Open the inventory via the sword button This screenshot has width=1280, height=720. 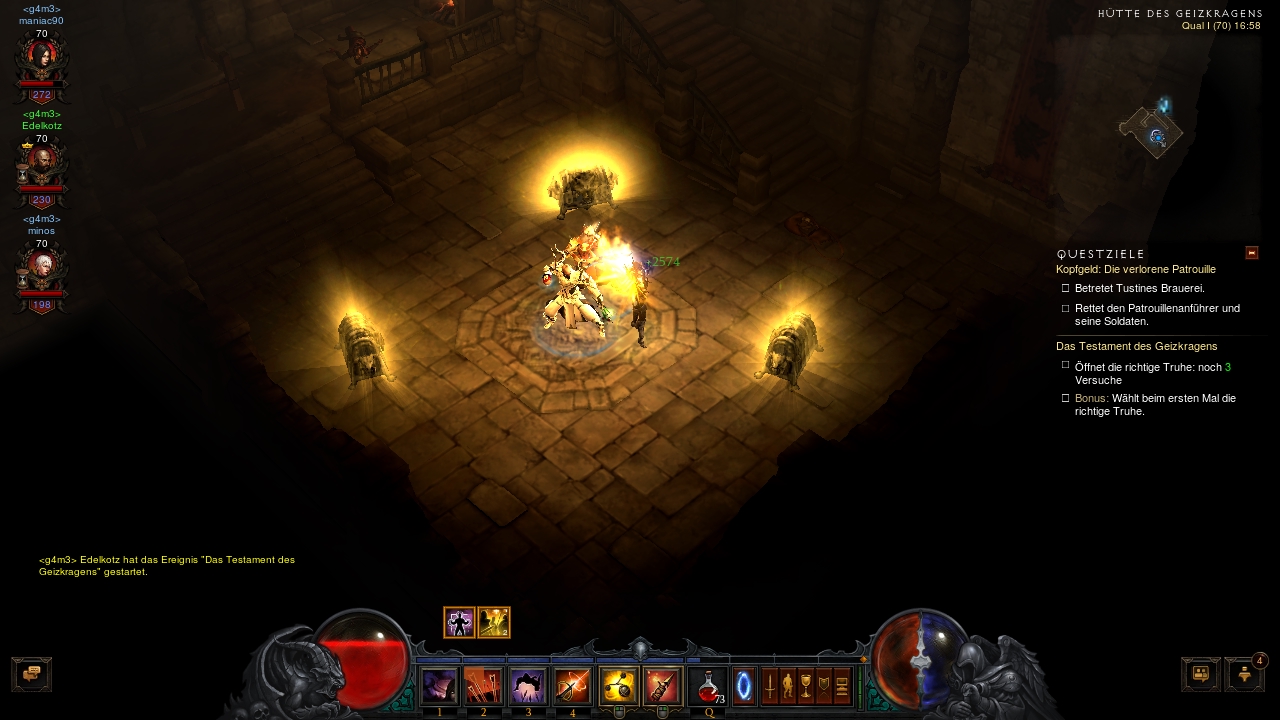point(770,686)
